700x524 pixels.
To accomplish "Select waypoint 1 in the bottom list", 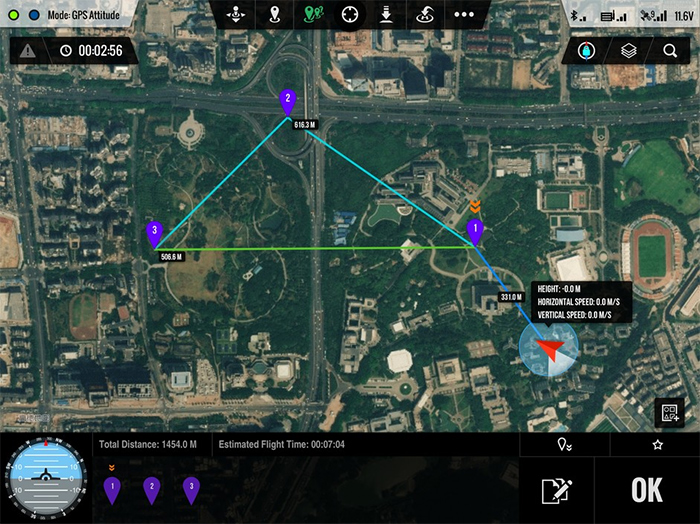I will pyautogui.click(x=112, y=489).
